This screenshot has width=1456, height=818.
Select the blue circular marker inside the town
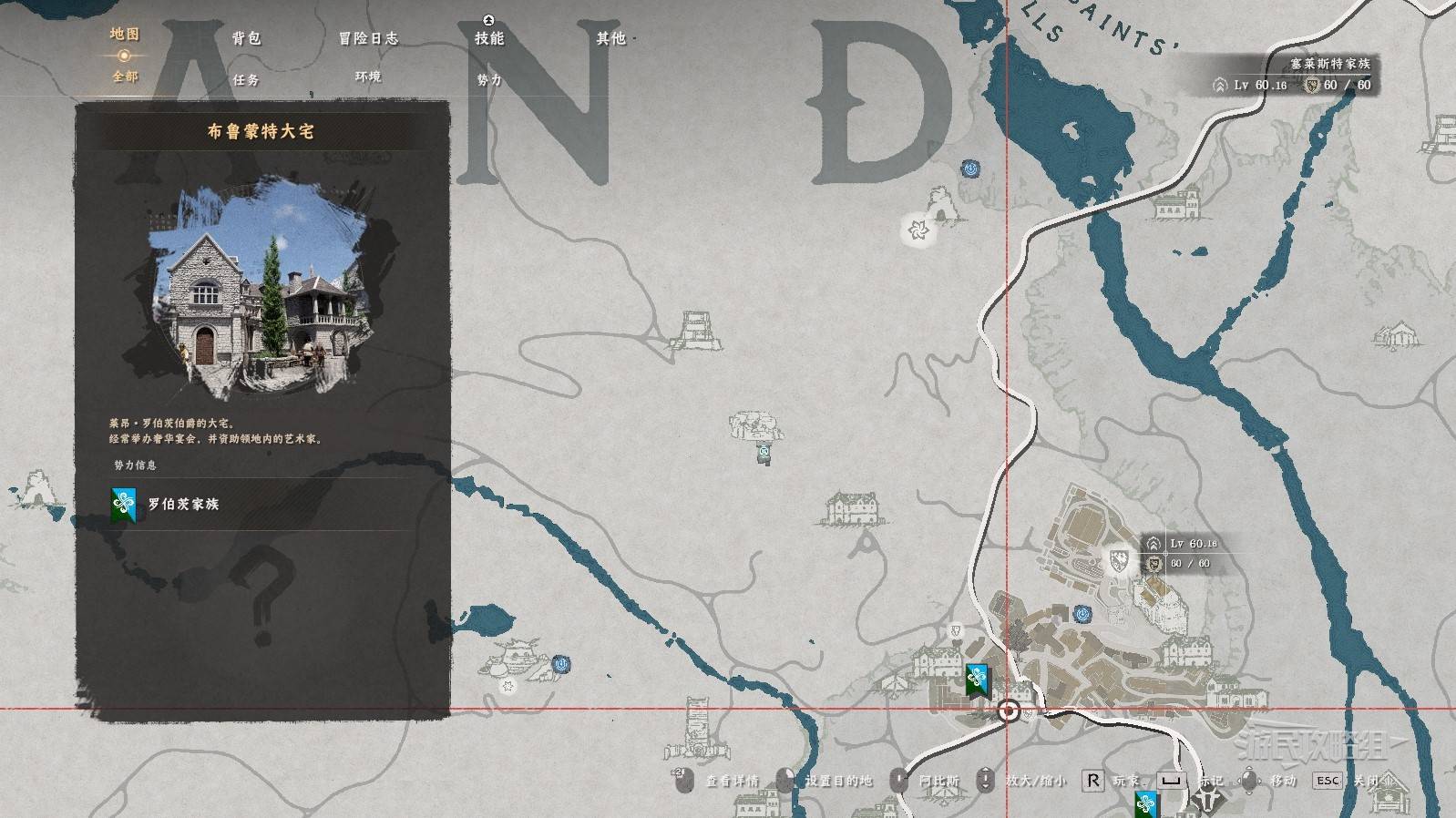(1082, 615)
